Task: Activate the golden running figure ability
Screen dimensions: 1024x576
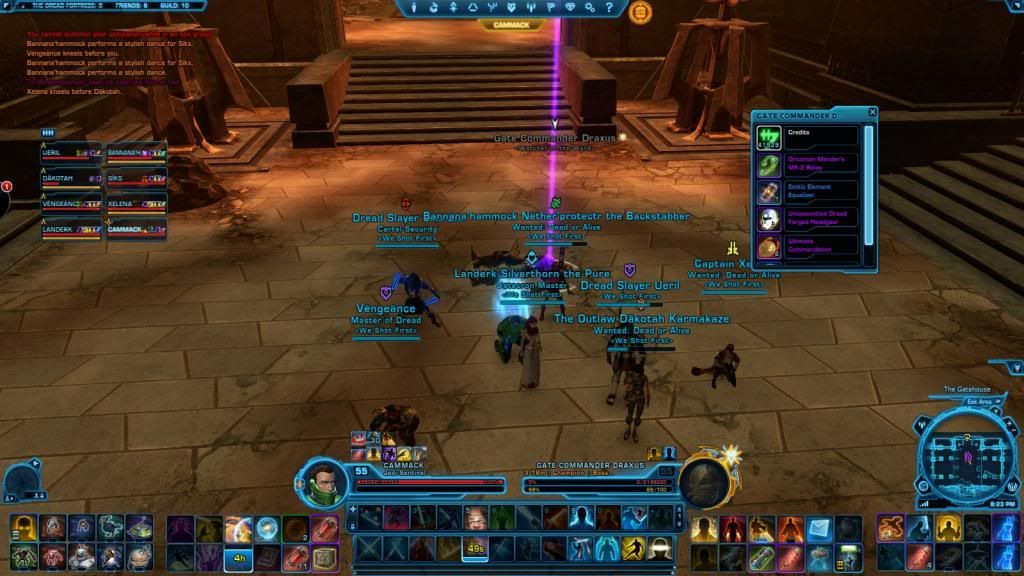Action: pyautogui.click(x=632, y=548)
